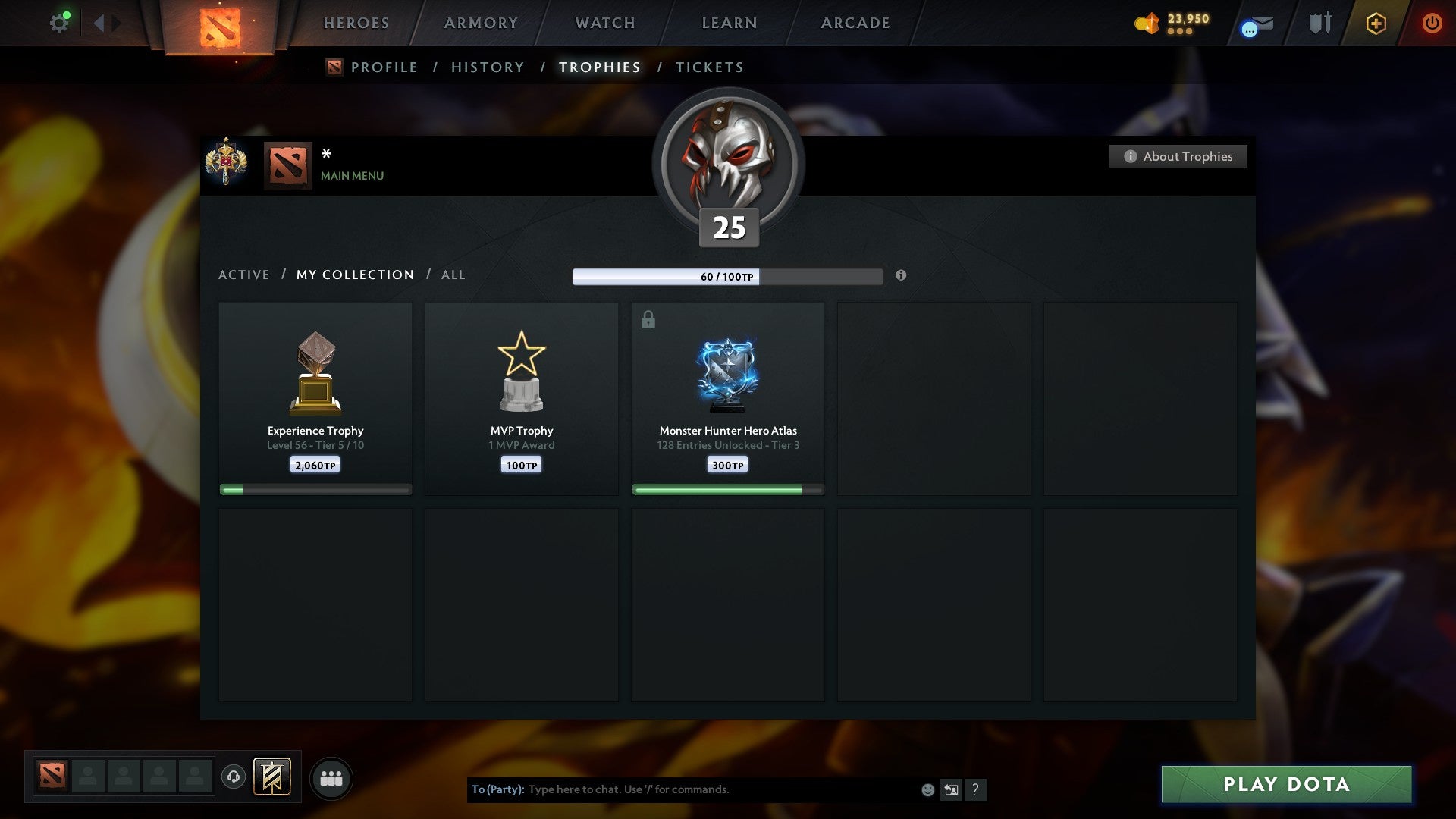Image resolution: width=1456 pixels, height=819 pixels.
Task: Mute or enable chat wheel screenshot share icon
Action: 951,789
